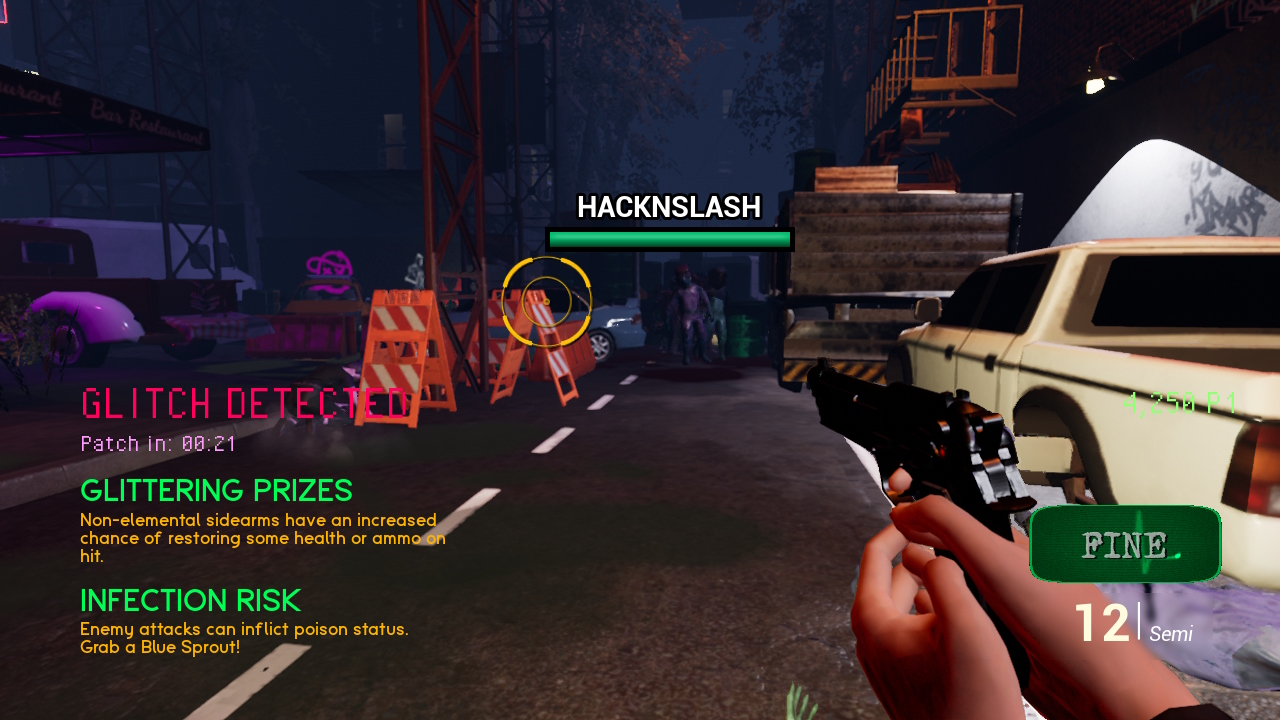The height and width of the screenshot is (720, 1280).
Task: Click the GLITCH DETECTED warning icon text
Action: click(243, 404)
